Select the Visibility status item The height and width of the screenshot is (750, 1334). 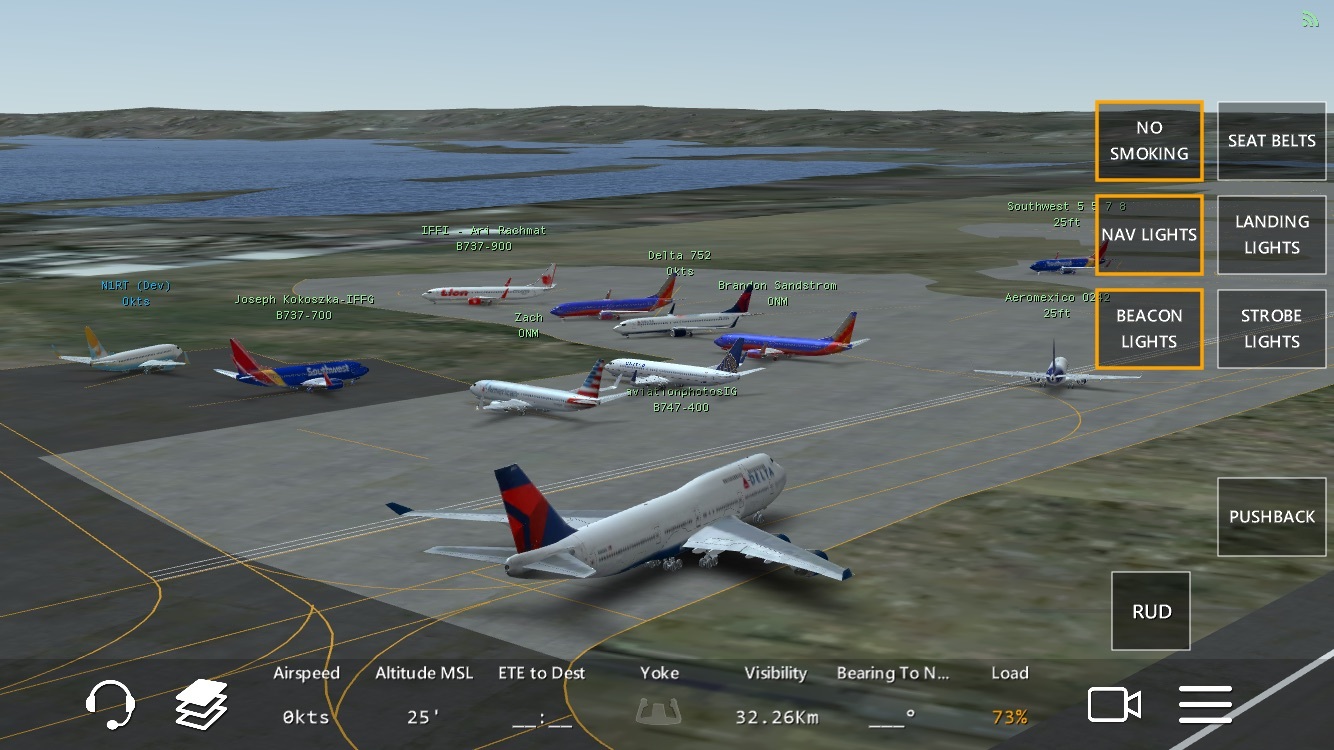click(x=776, y=696)
